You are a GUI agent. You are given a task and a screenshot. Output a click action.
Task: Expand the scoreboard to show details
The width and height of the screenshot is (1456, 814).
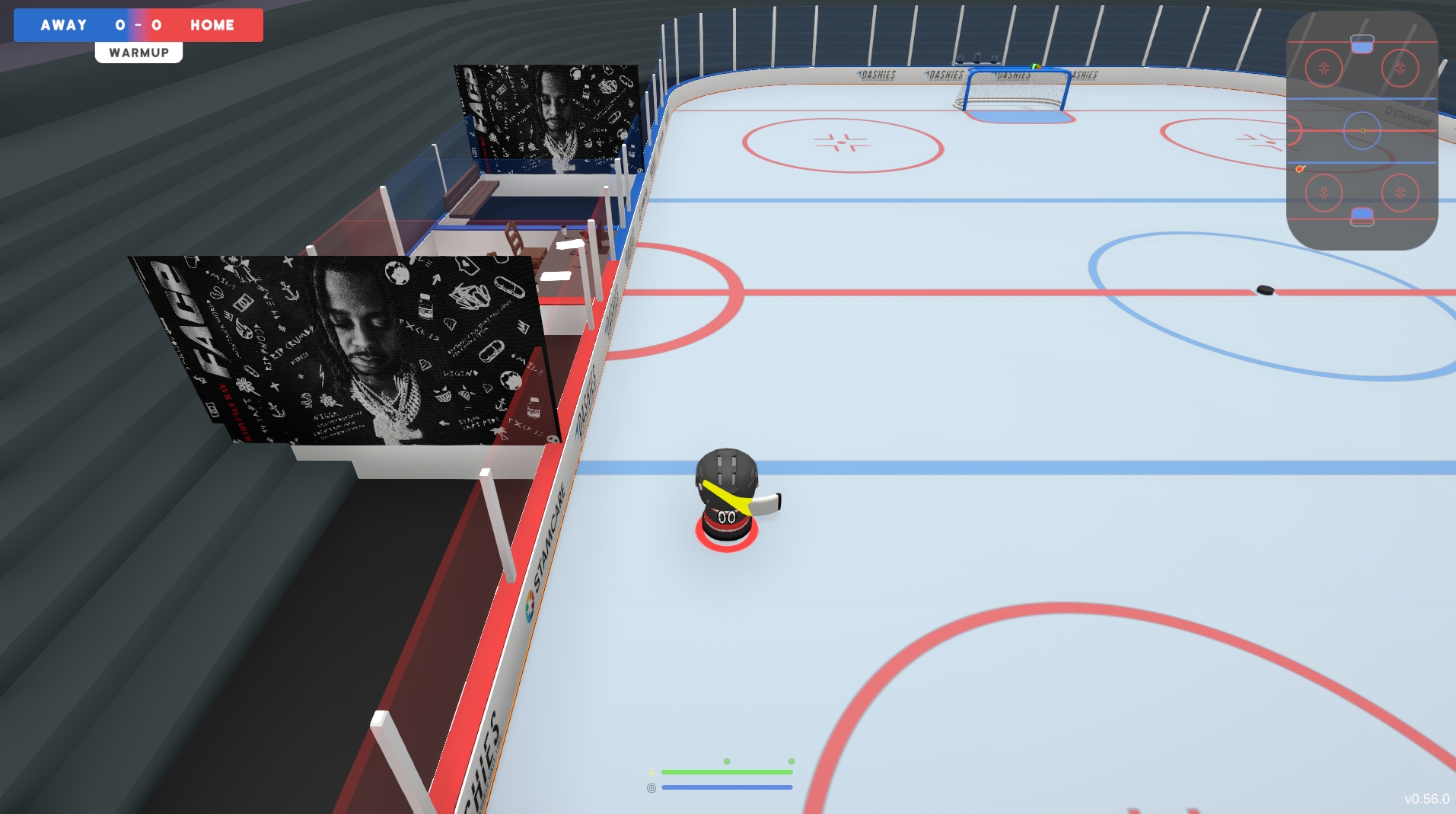(138, 24)
